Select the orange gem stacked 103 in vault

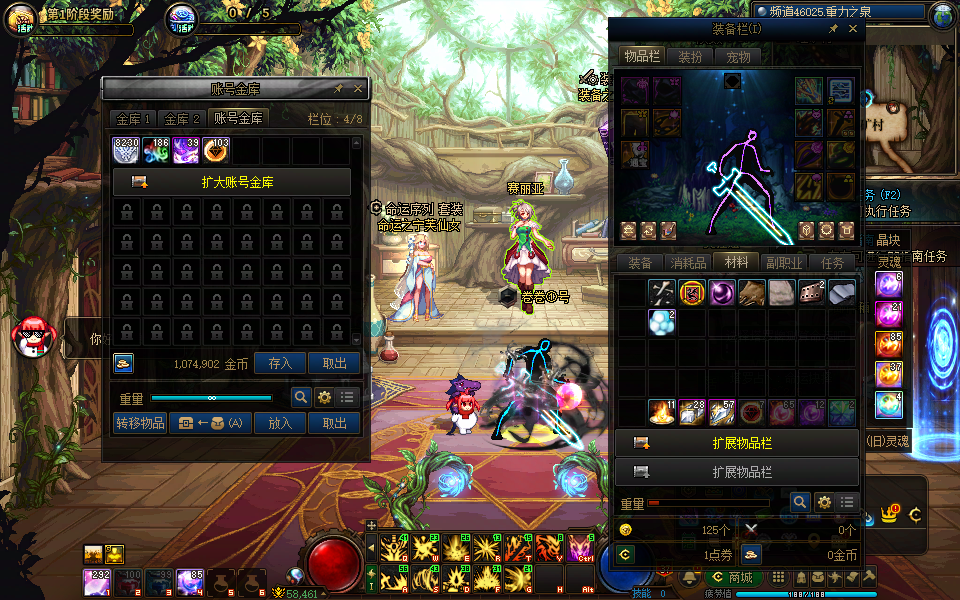tap(216, 151)
